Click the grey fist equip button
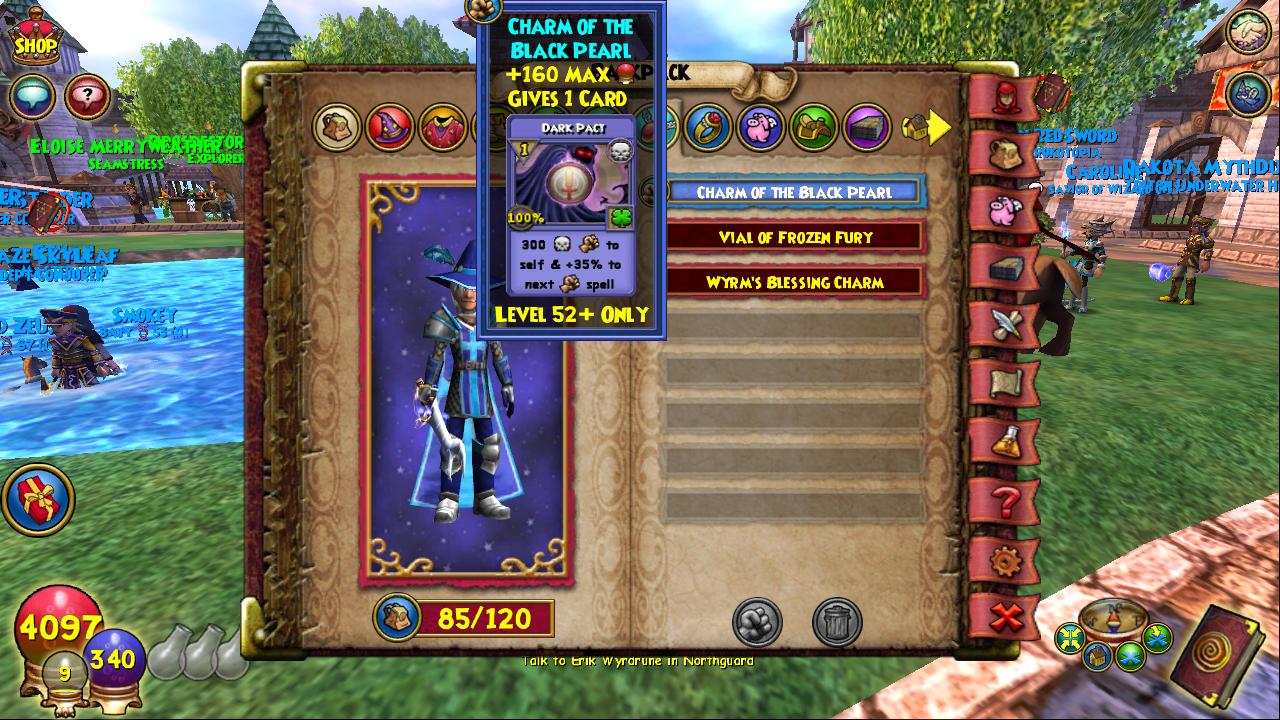This screenshot has width=1280, height=720. pos(757,621)
